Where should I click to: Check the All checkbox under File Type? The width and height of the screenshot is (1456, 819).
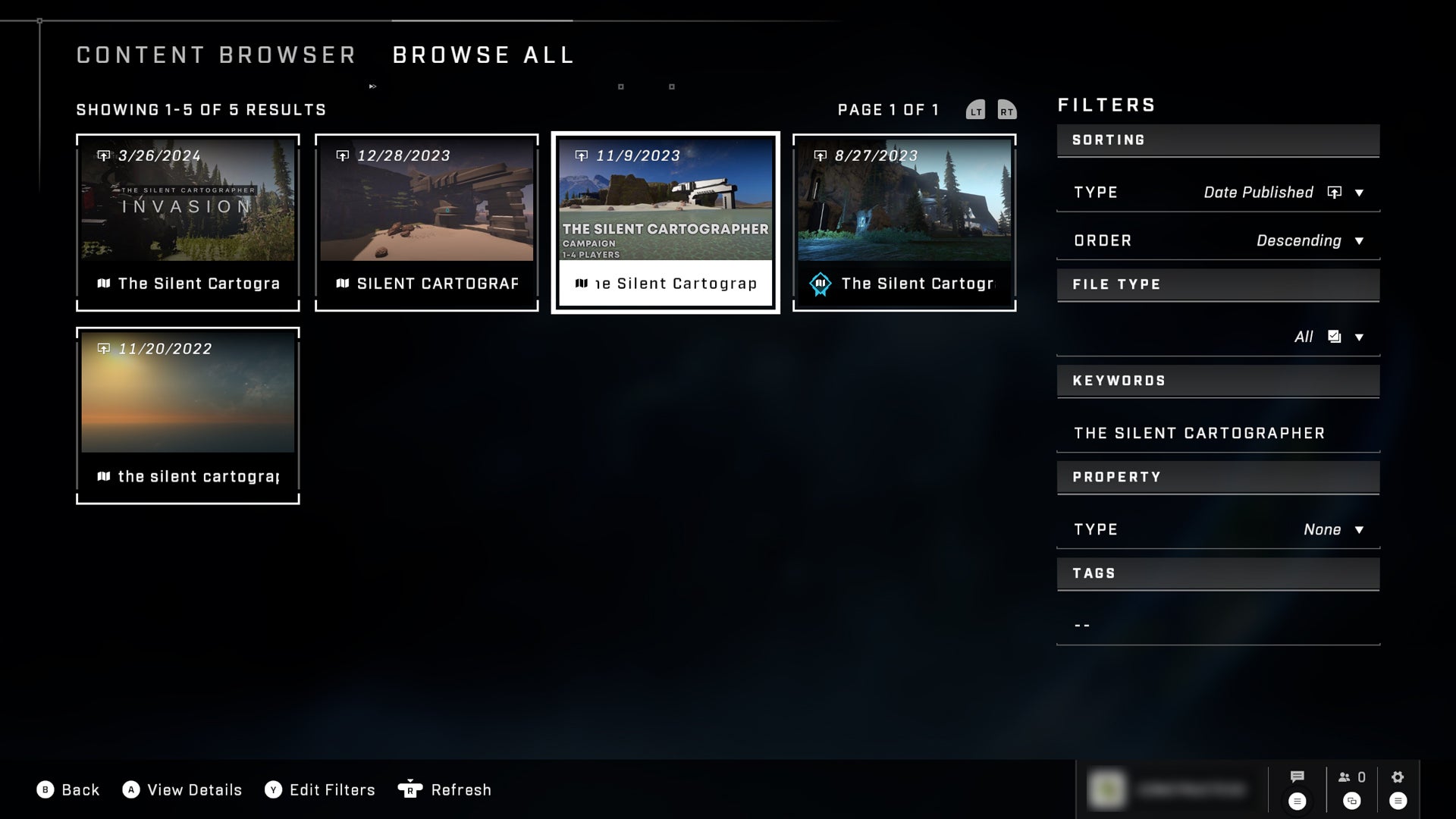[1334, 336]
